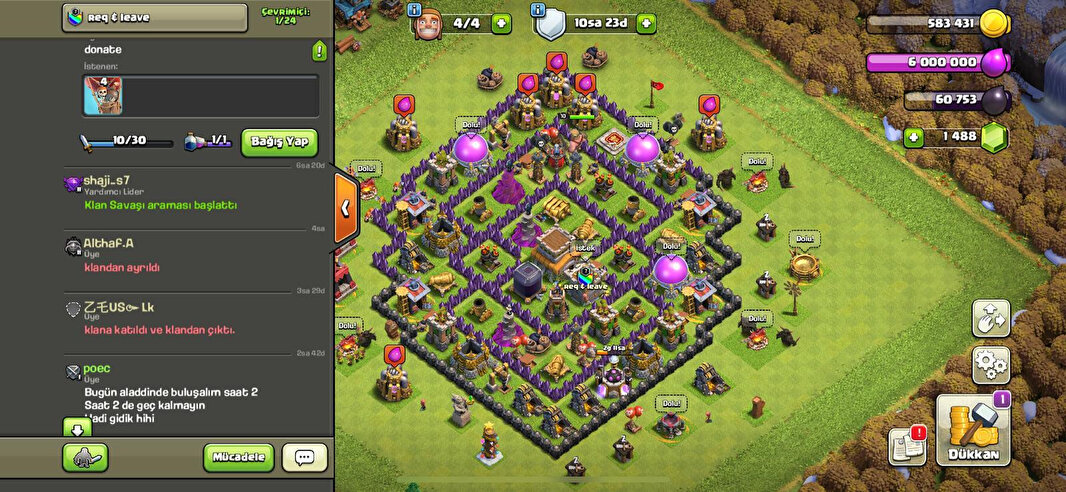Select the requested balloon troop icon
This screenshot has height=492, width=1066.
click(x=102, y=95)
